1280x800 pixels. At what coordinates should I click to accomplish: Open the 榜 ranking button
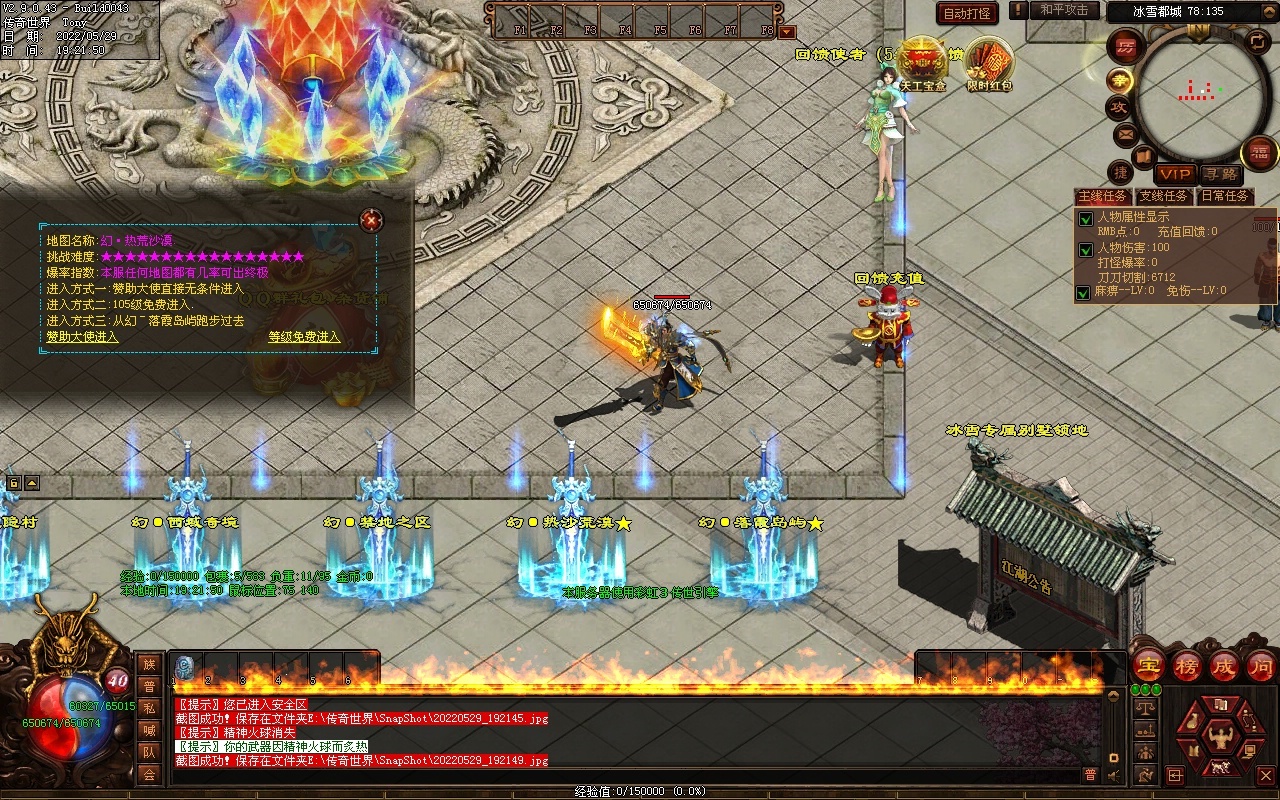click(1187, 665)
